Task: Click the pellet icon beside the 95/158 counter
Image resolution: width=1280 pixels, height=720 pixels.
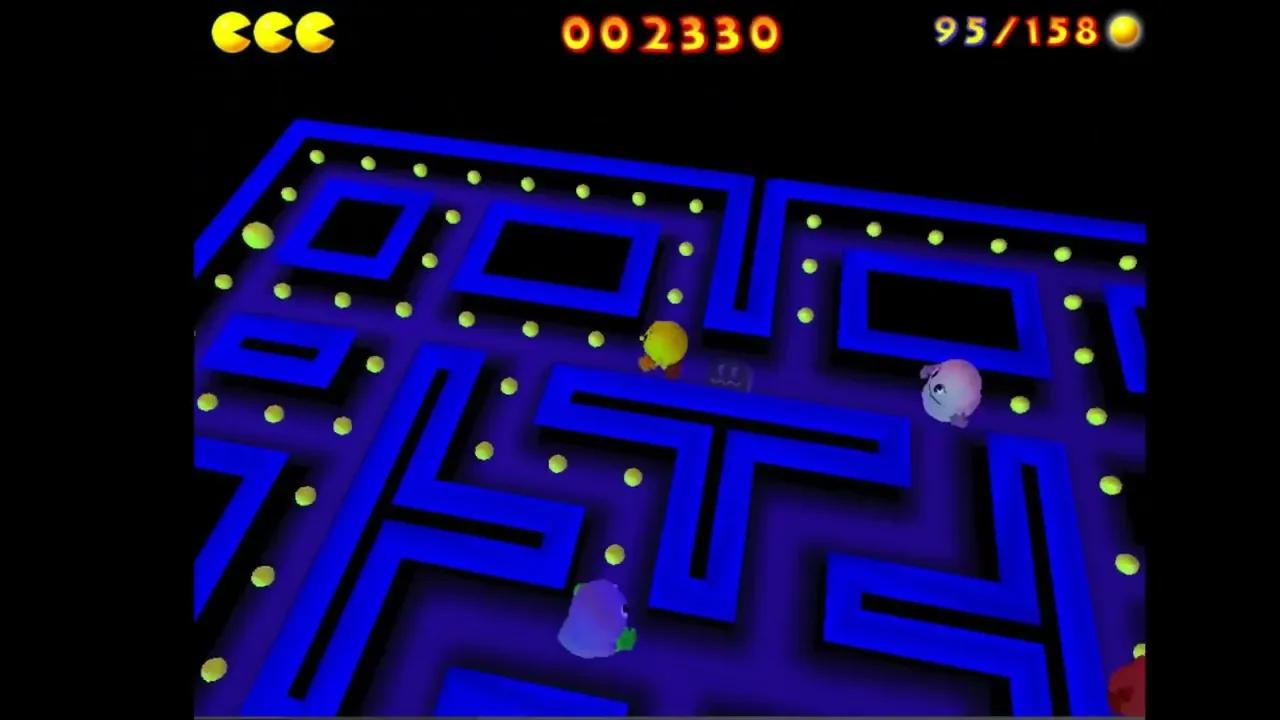Action: pos(1124,31)
